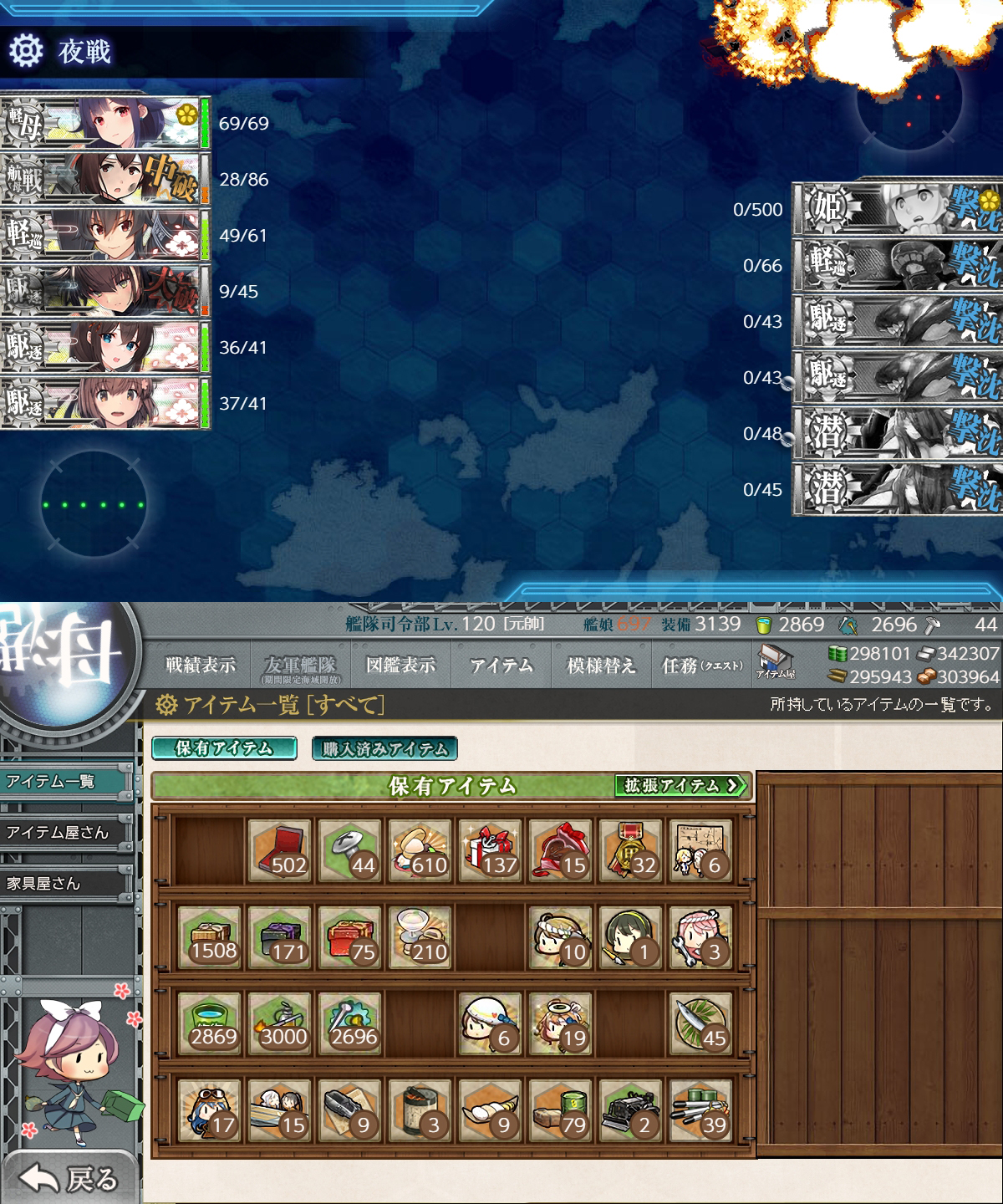The image size is (1003, 1204).
Task: Open the 戦績表示 records menu
Action: click(201, 666)
